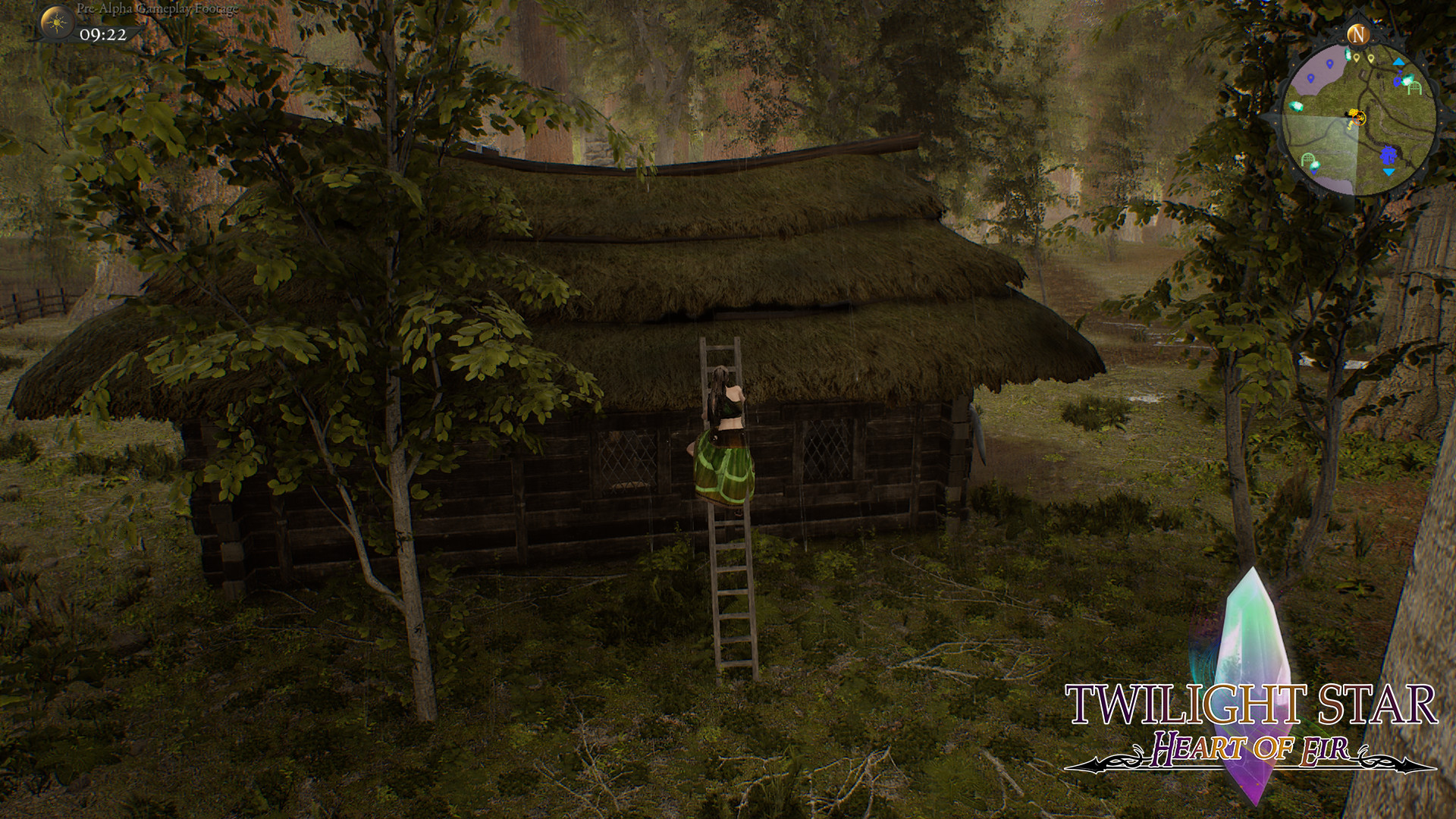Select the yellow quest pin near the minimap top
The image size is (1456, 819).
pos(1357,58)
